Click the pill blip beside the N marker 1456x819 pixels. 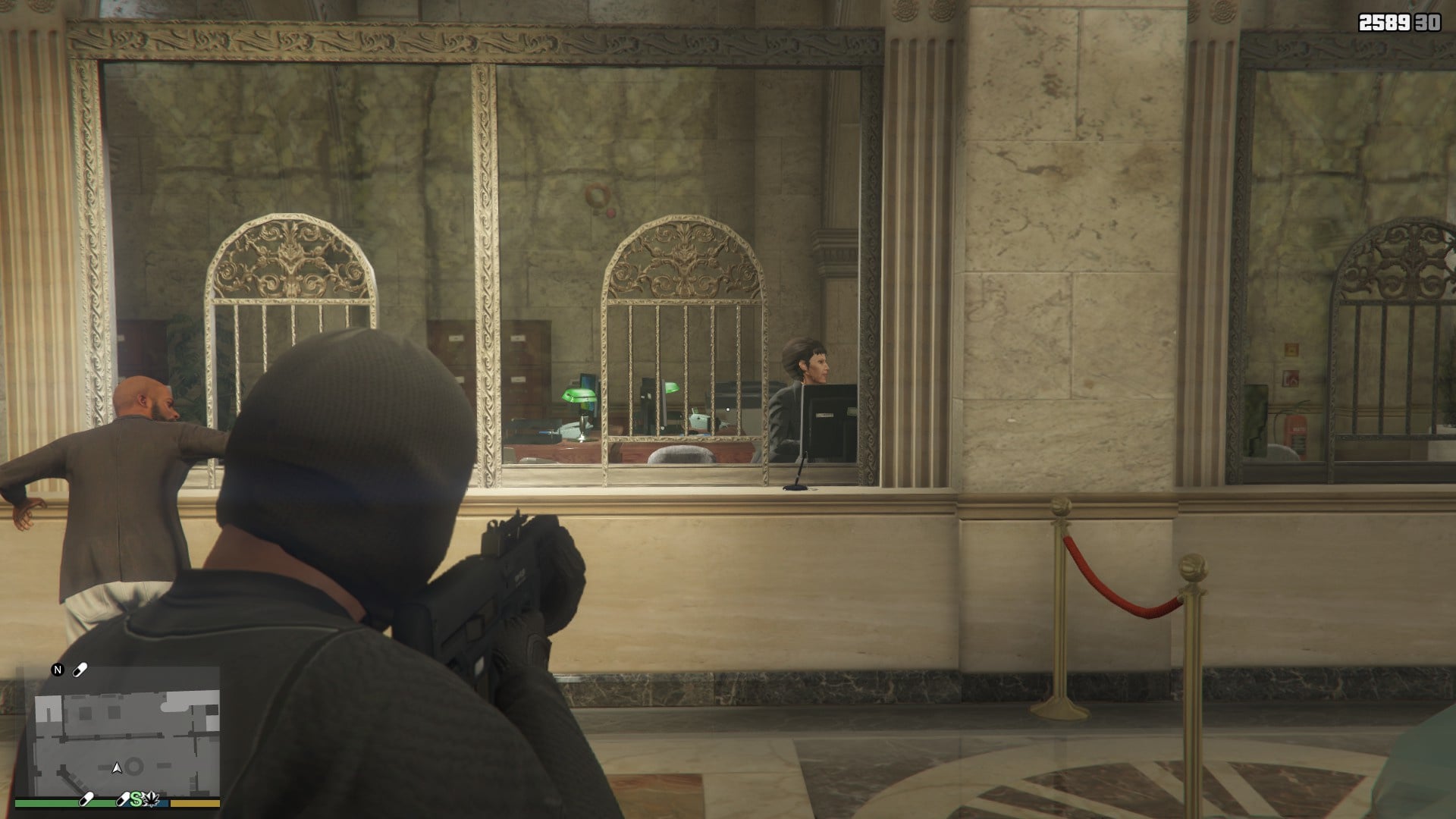[80, 670]
